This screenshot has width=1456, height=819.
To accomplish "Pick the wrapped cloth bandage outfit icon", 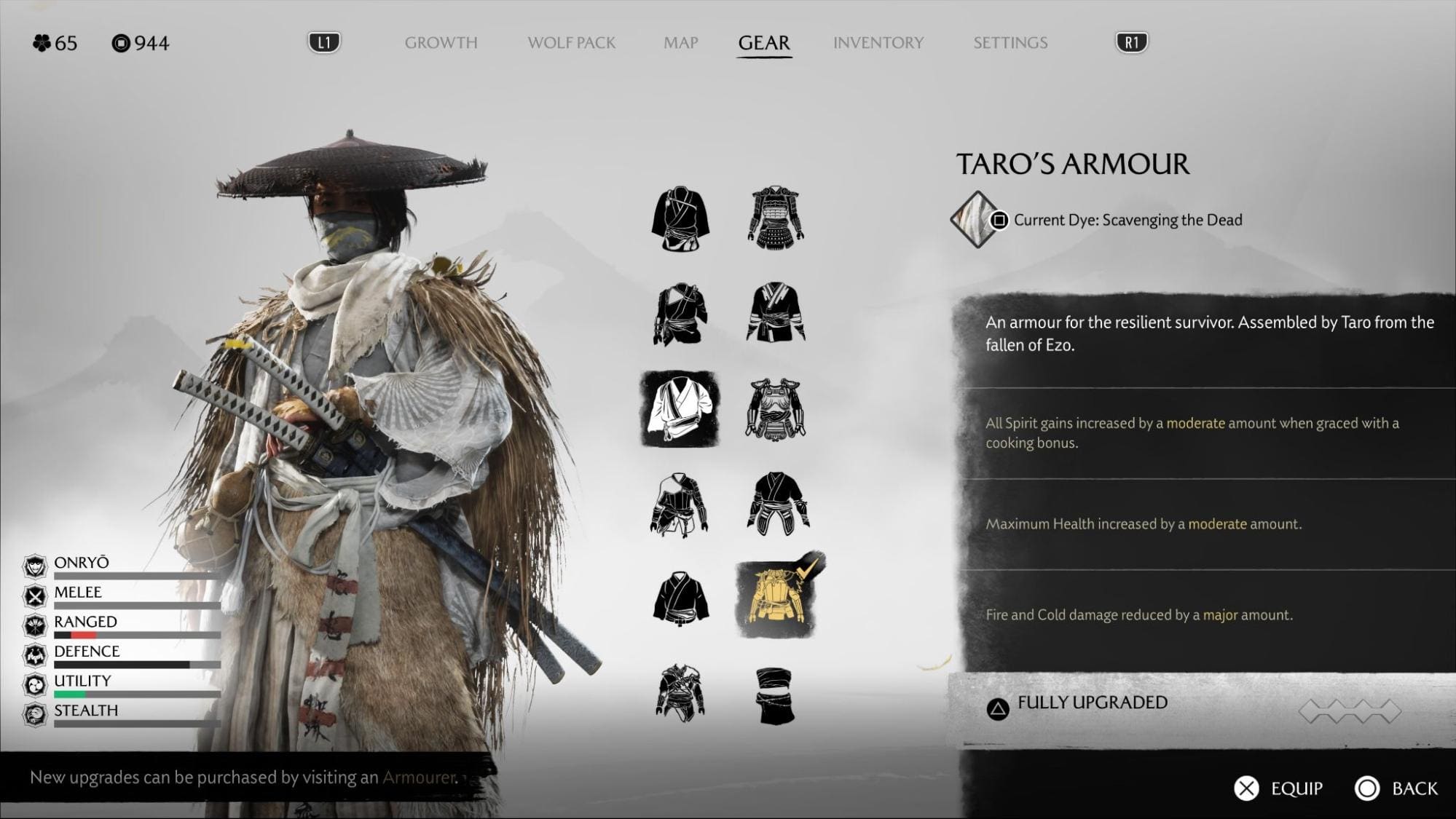I will click(774, 696).
